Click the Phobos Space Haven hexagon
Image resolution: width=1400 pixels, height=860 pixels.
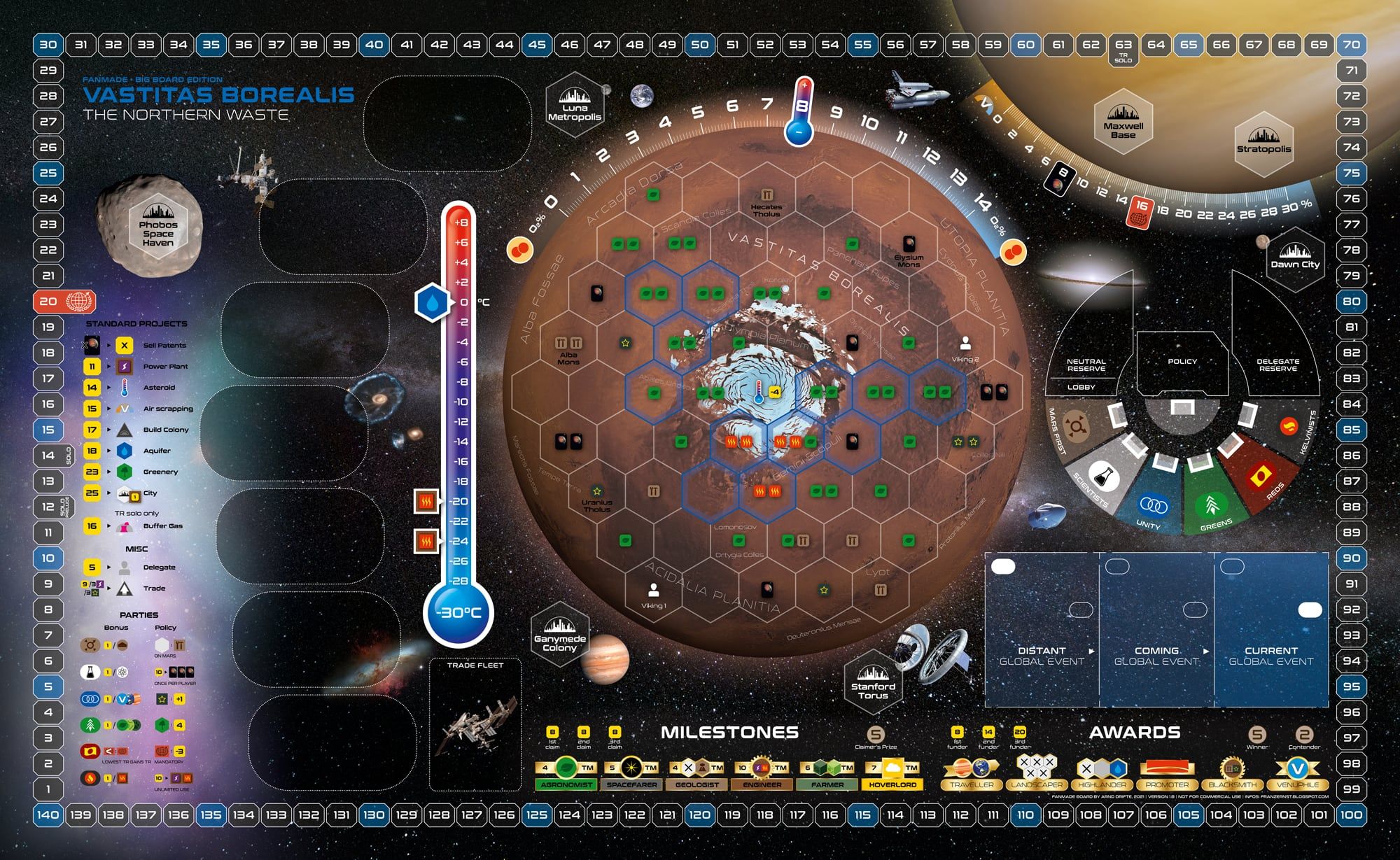(x=158, y=227)
